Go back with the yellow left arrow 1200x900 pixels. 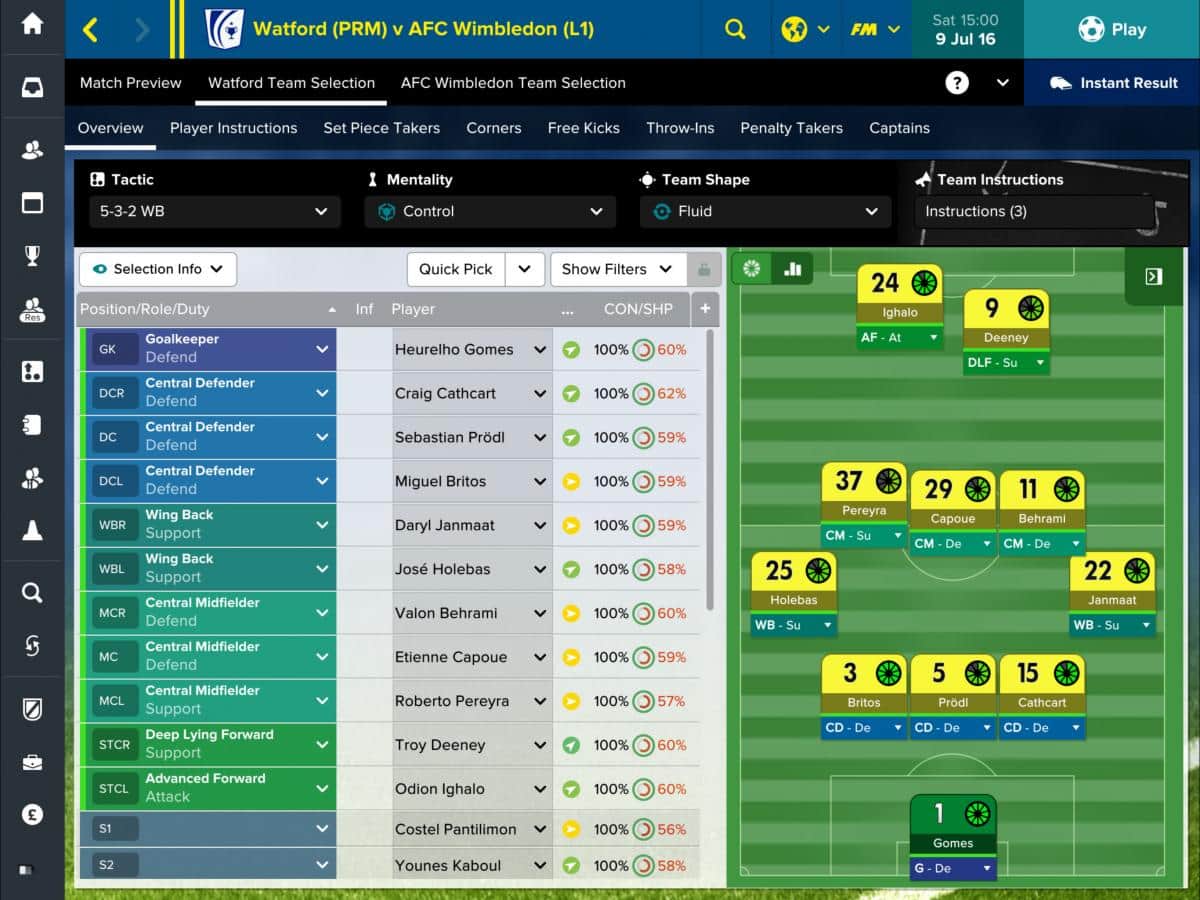pyautogui.click(x=90, y=29)
